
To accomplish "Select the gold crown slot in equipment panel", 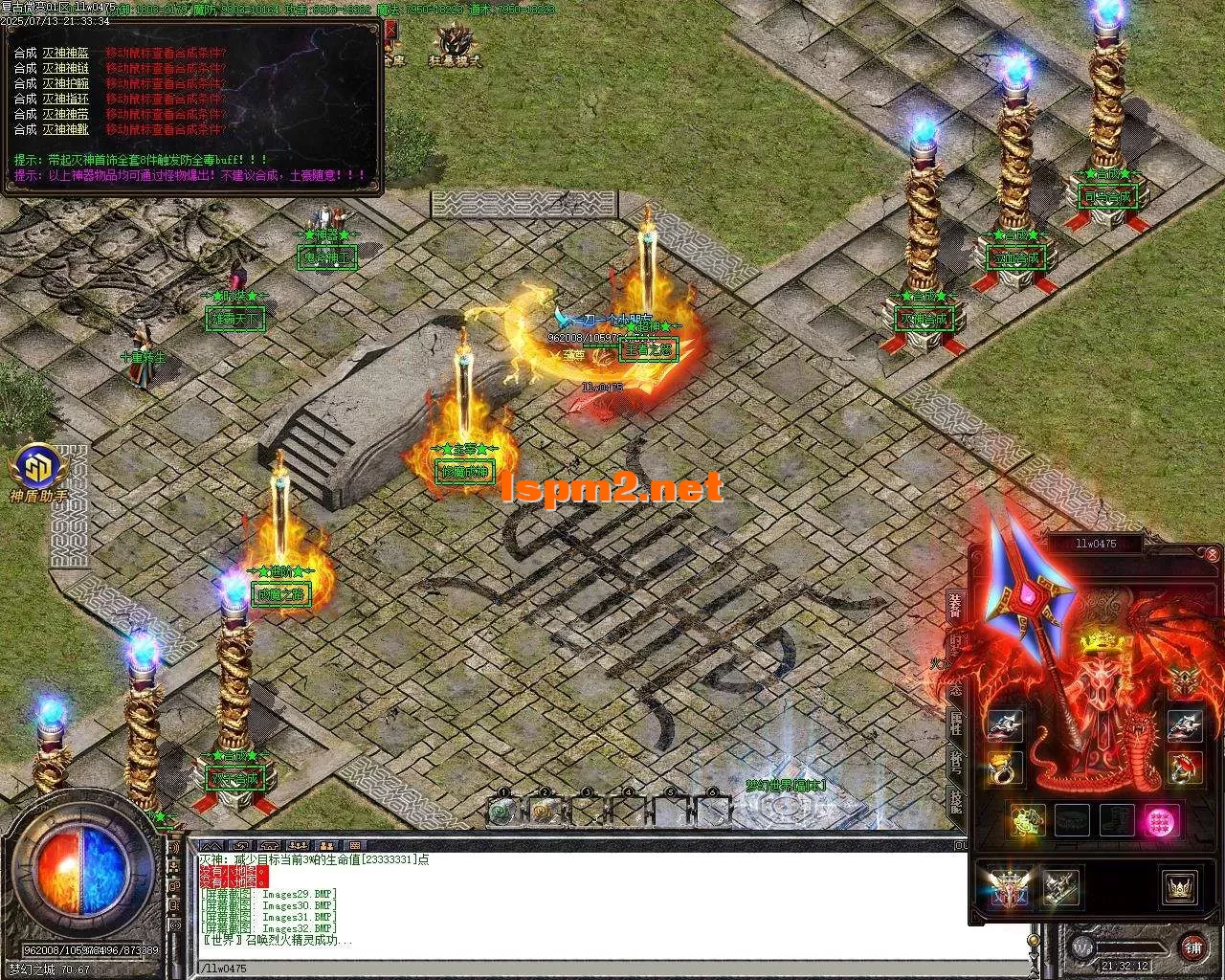I will (x=1180, y=887).
